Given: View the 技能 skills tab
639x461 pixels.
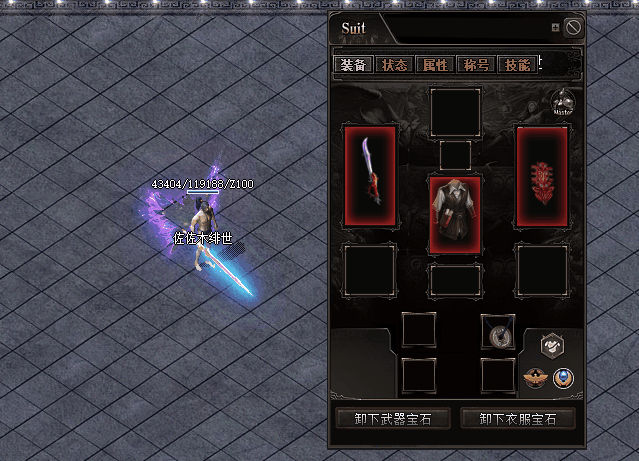Looking at the screenshot, I should click(x=517, y=65).
